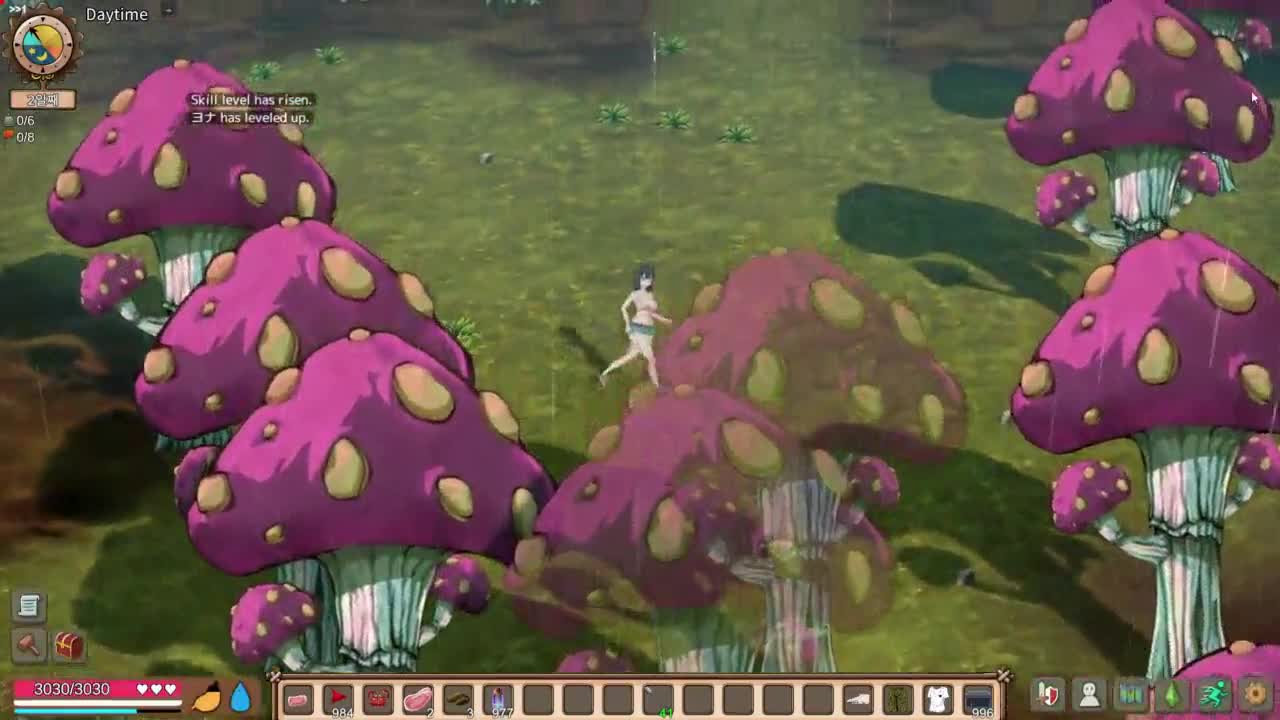Click the green crystal icon
This screenshot has height=720, width=1280.
point(1172,693)
